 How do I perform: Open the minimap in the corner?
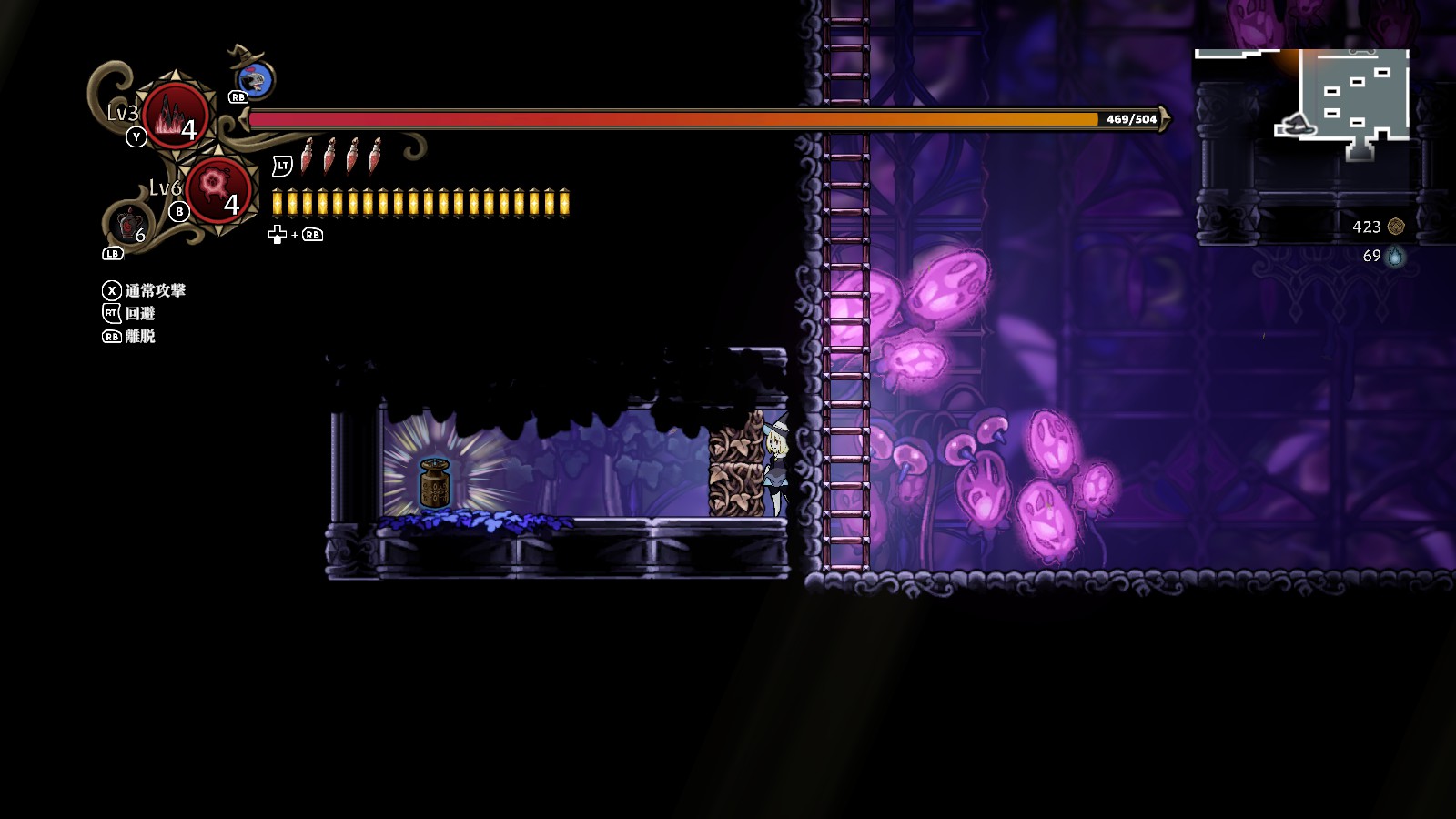(x=1343, y=102)
